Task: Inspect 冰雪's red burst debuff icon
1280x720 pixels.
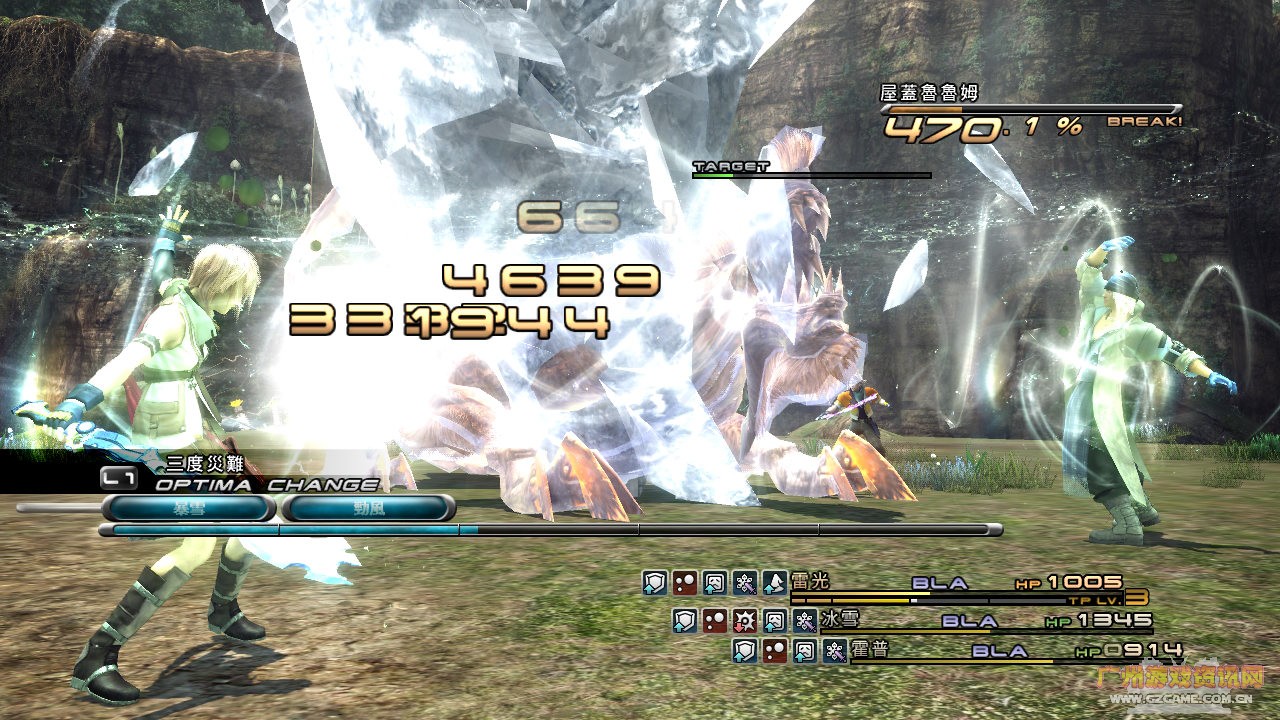Action: pyautogui.click(x=745, y=621)
